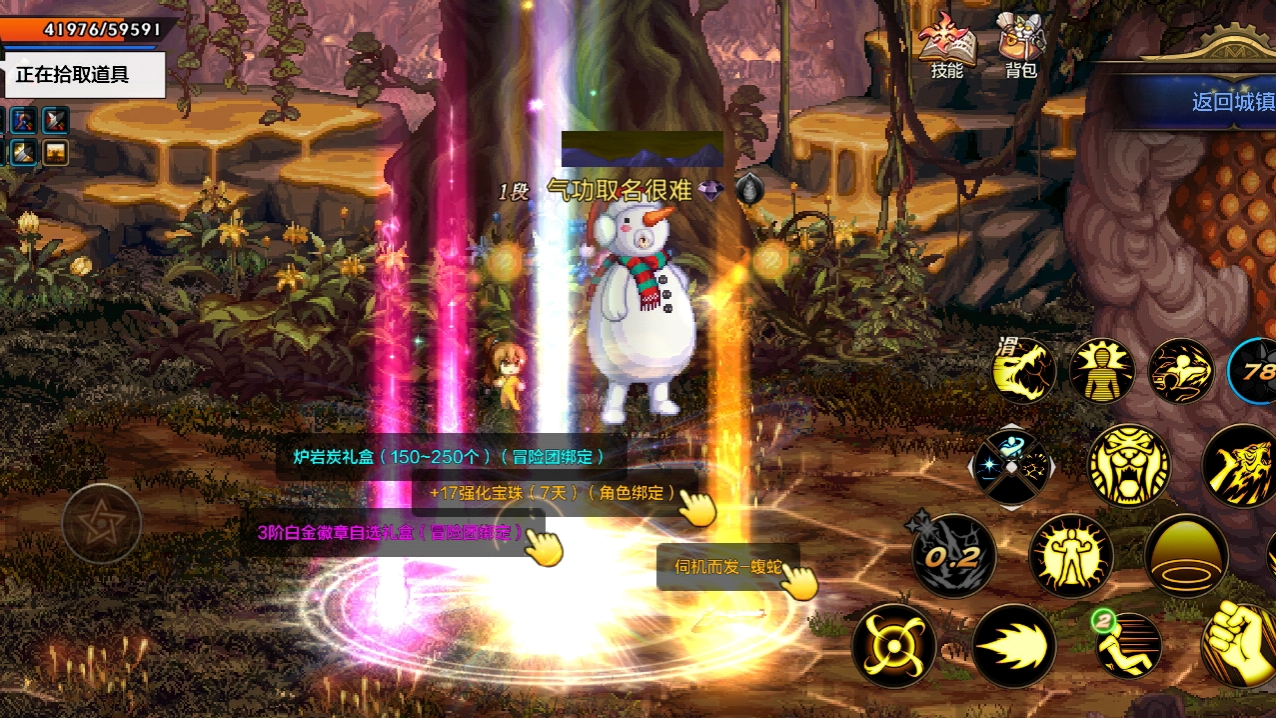The width and height of the screenshot is (1276, 718).
Task: Cast the energy blast wave skill
Action: (1013, 645)
